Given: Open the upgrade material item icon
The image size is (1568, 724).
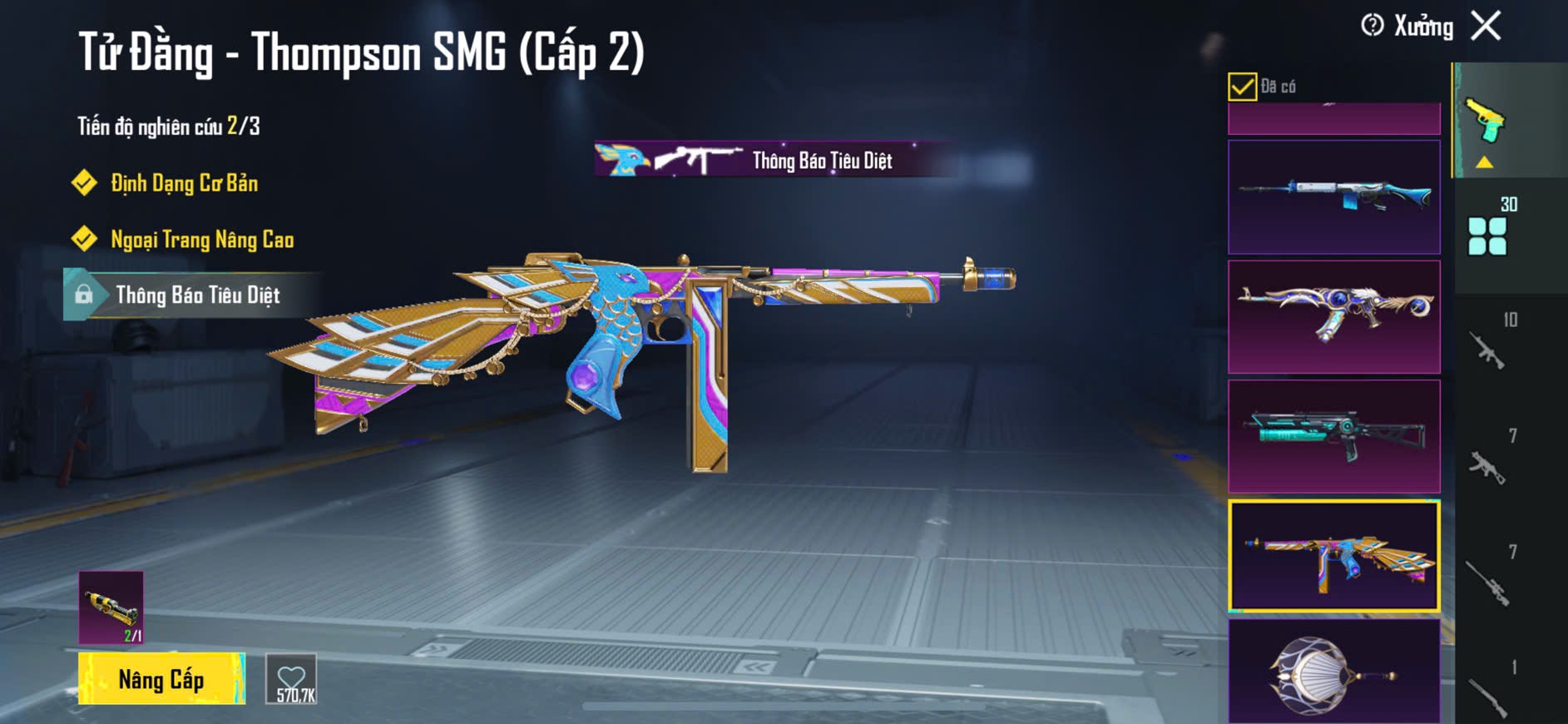Looking at the screenshot, I should point(111,607).
